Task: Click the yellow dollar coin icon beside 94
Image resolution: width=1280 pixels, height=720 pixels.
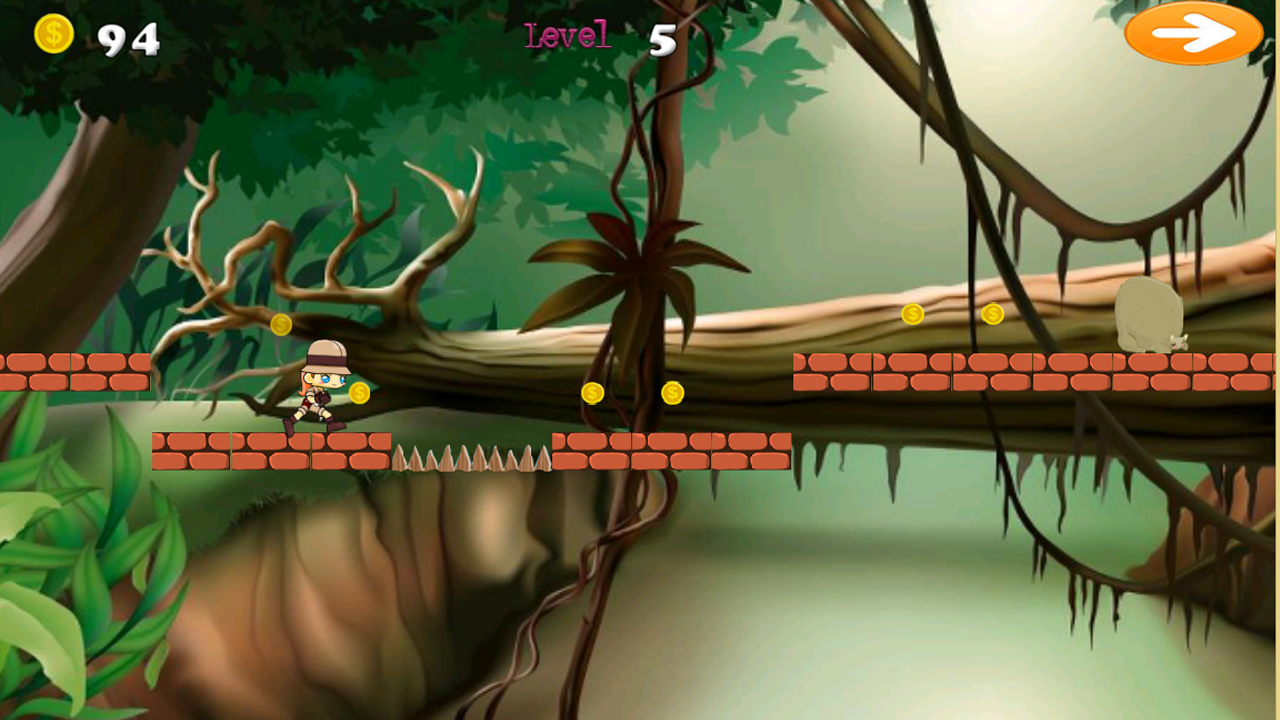Action: (52, 36)
